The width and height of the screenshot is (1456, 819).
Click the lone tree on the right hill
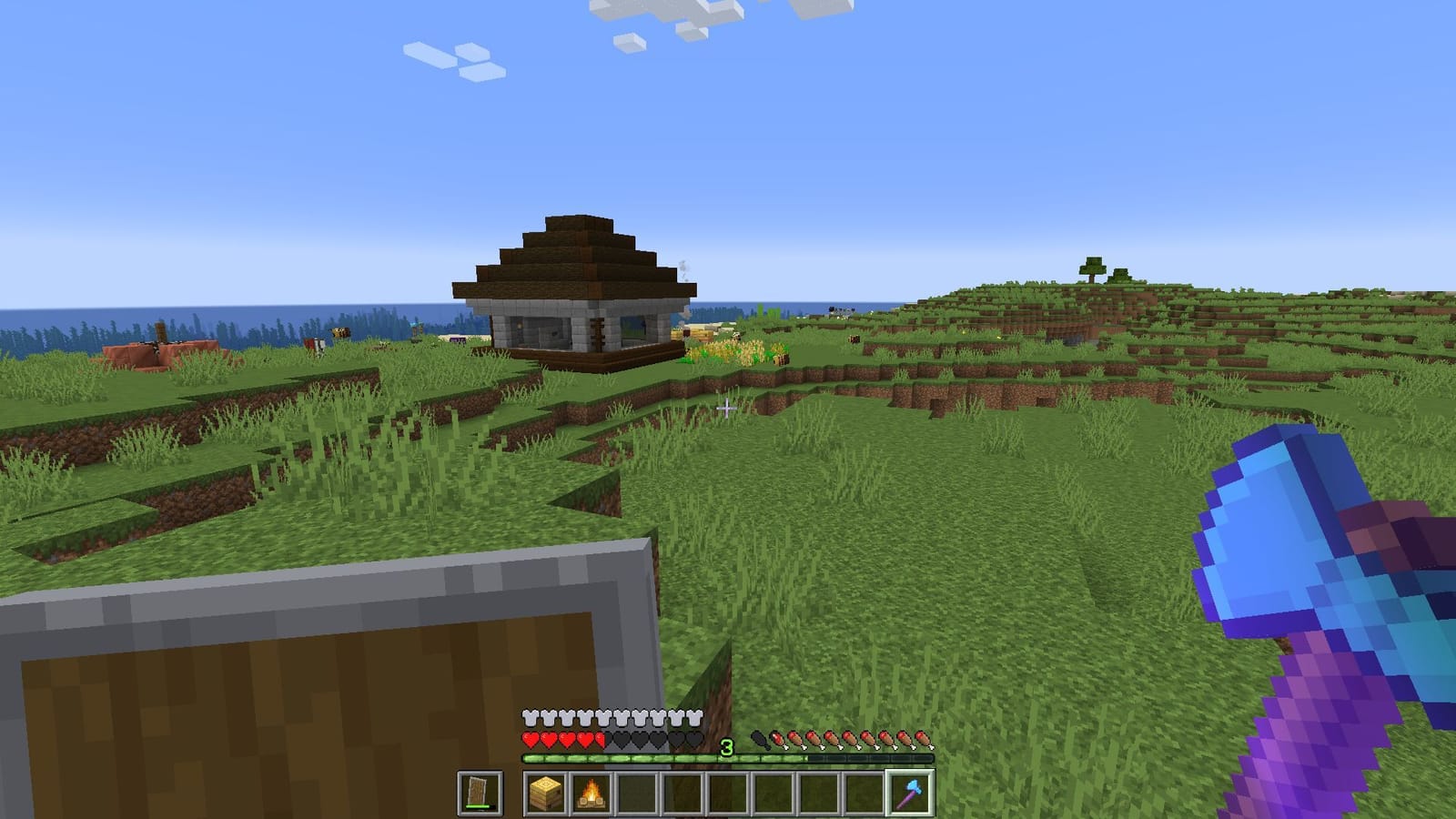[1092, 268]
